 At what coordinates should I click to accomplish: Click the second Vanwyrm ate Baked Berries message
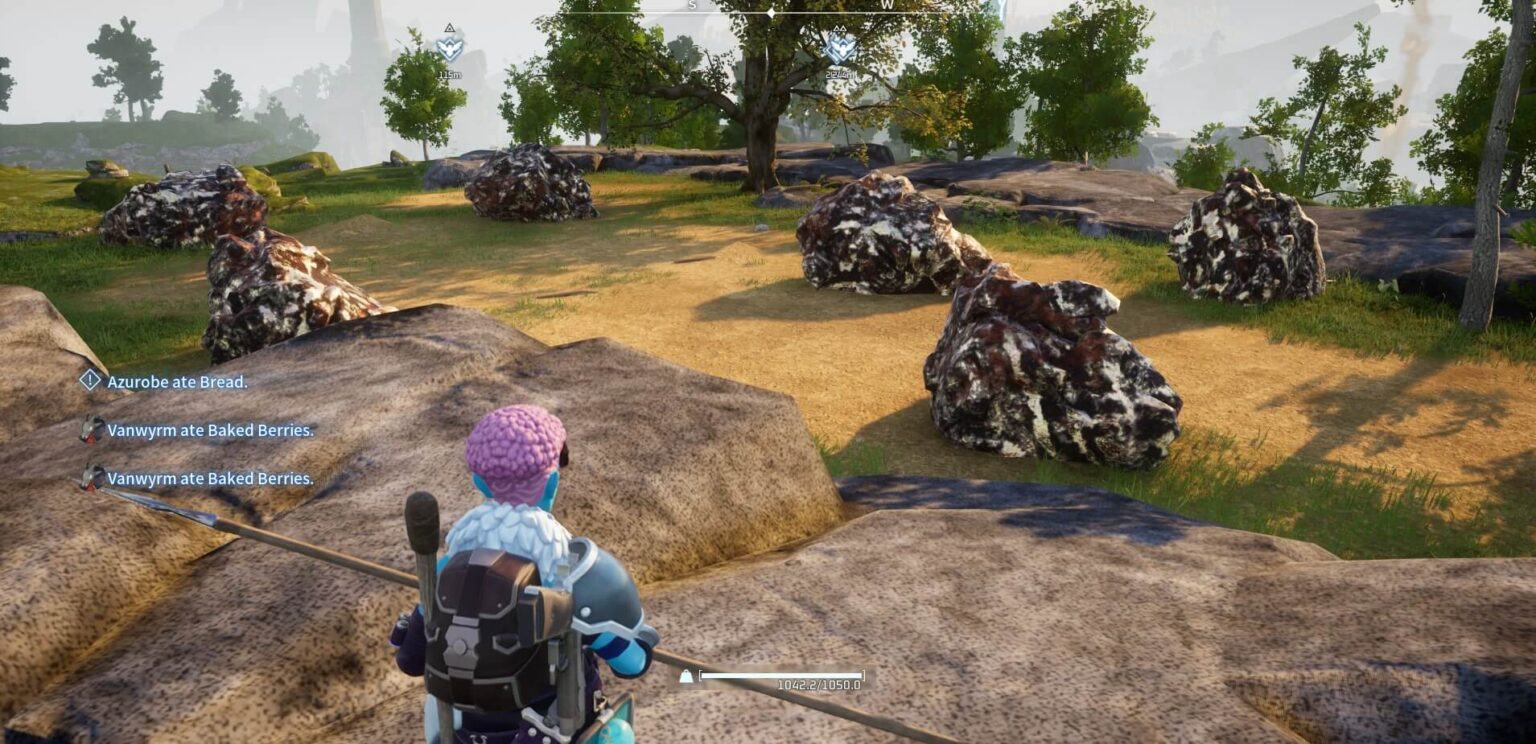point(212,479)
